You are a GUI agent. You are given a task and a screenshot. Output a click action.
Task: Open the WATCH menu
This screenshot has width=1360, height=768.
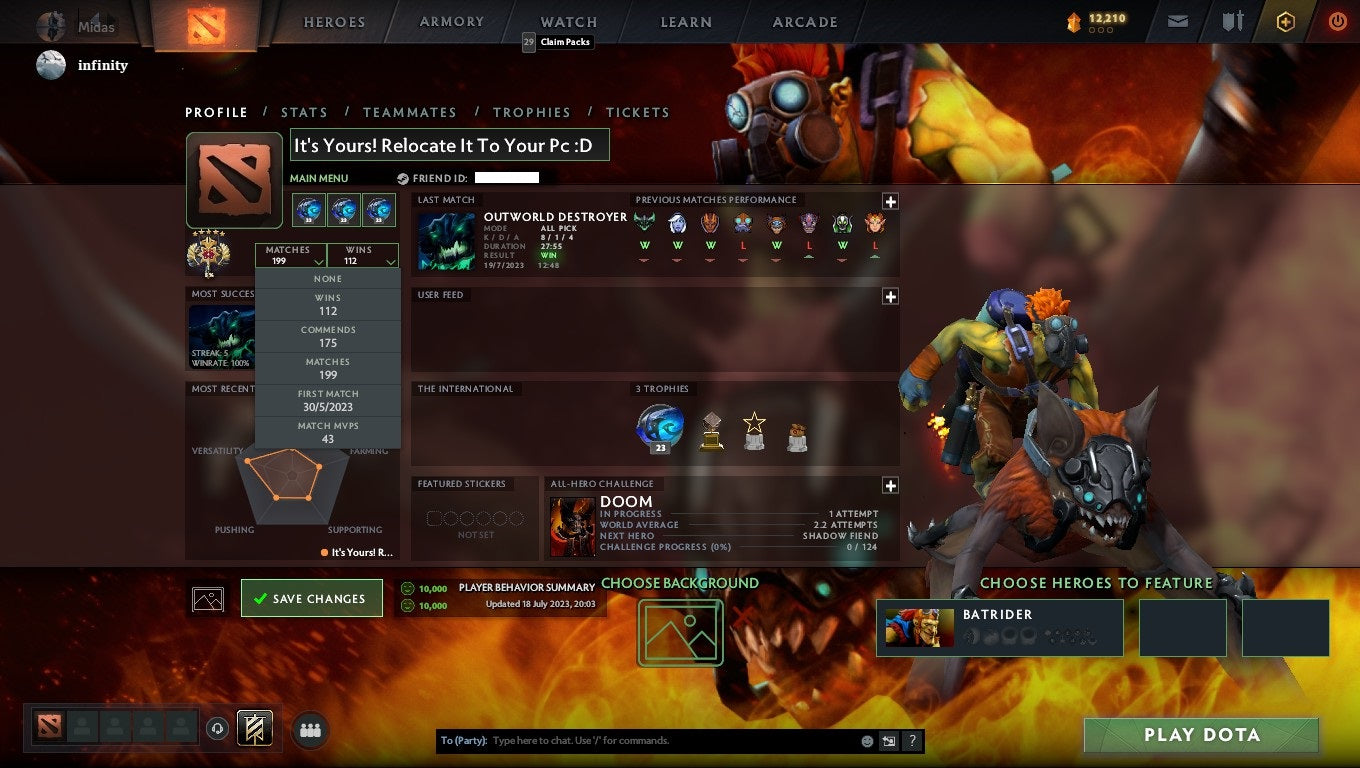point(568,21)
